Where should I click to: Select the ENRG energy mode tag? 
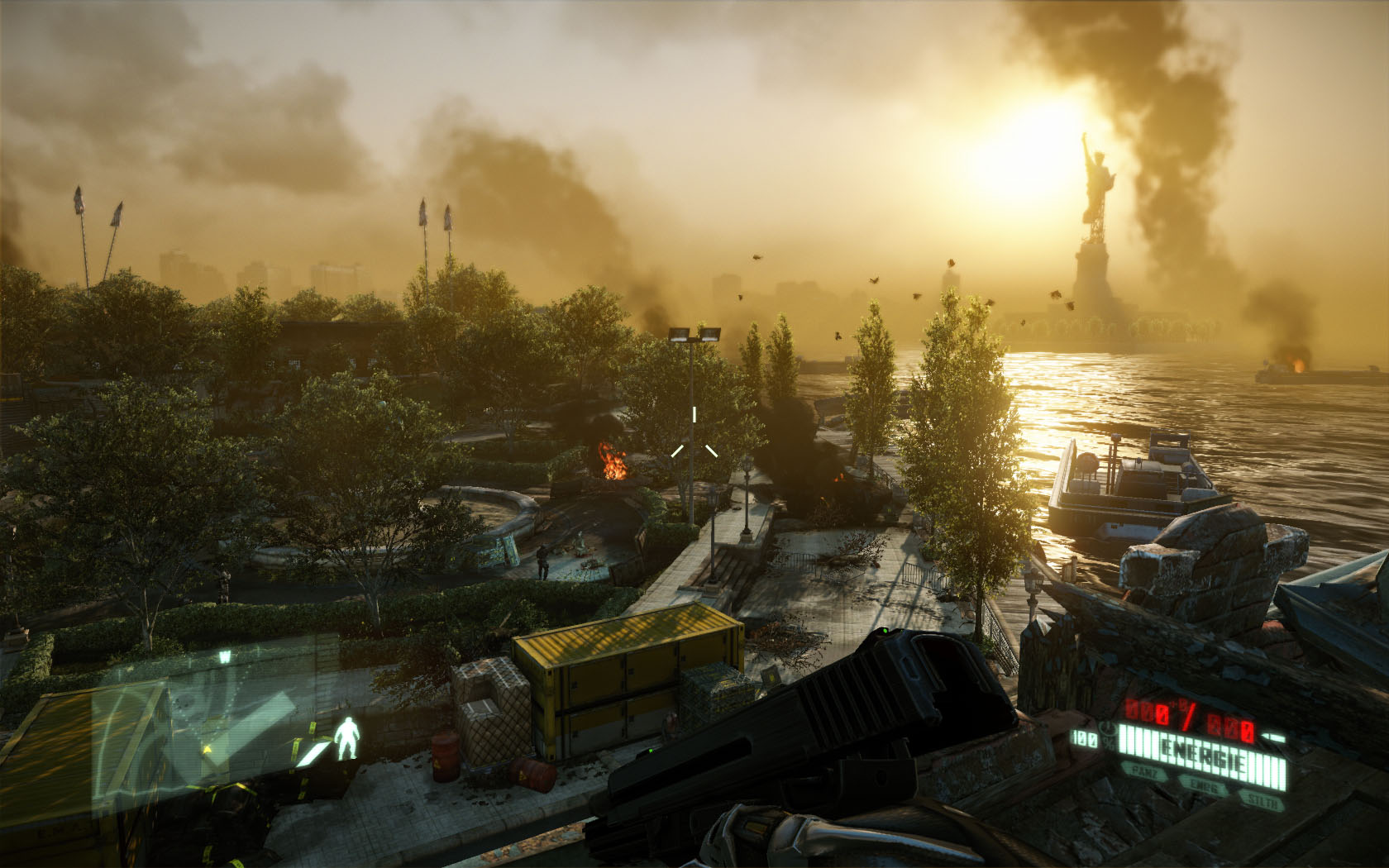[1205, 787]
